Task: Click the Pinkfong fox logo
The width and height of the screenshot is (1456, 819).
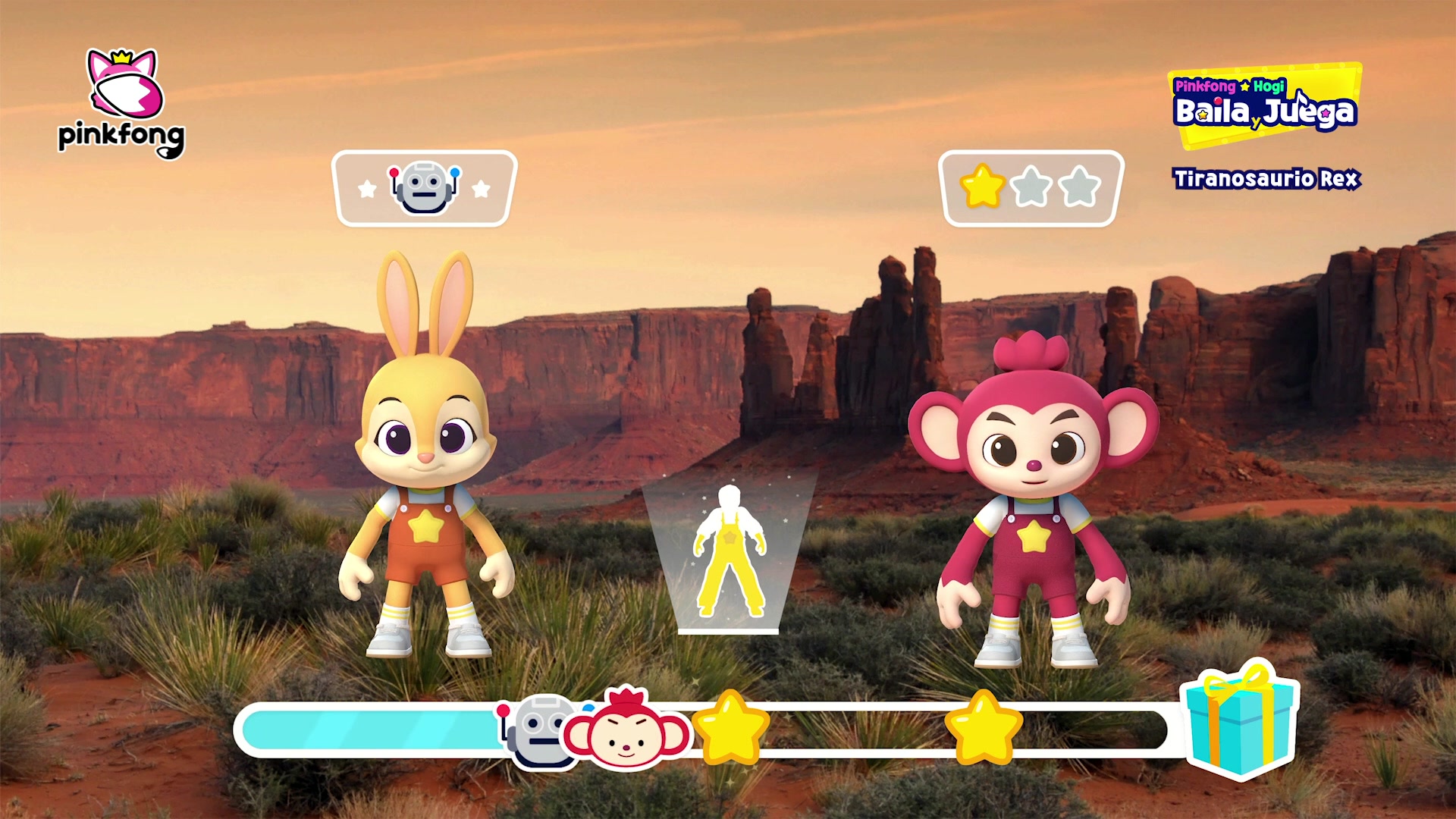Action: click(x=122, y=104)
